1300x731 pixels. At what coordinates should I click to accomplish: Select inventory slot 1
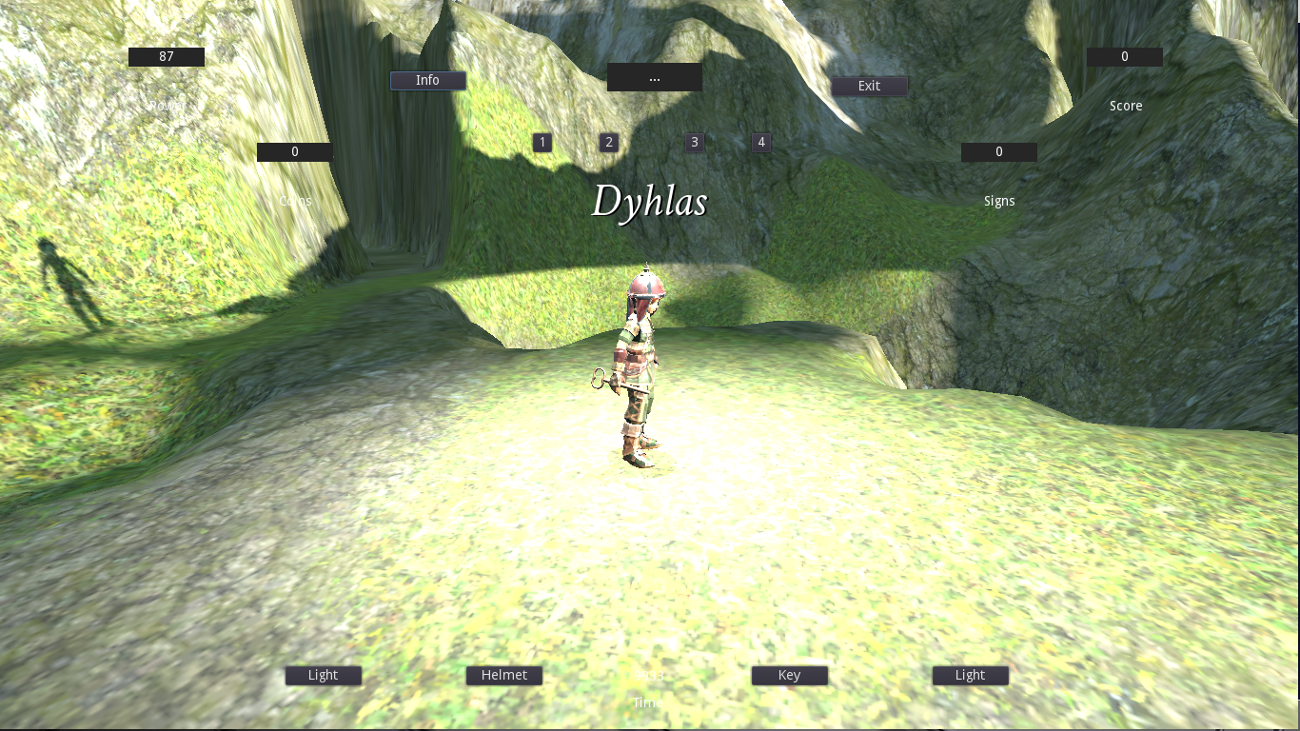542,142
